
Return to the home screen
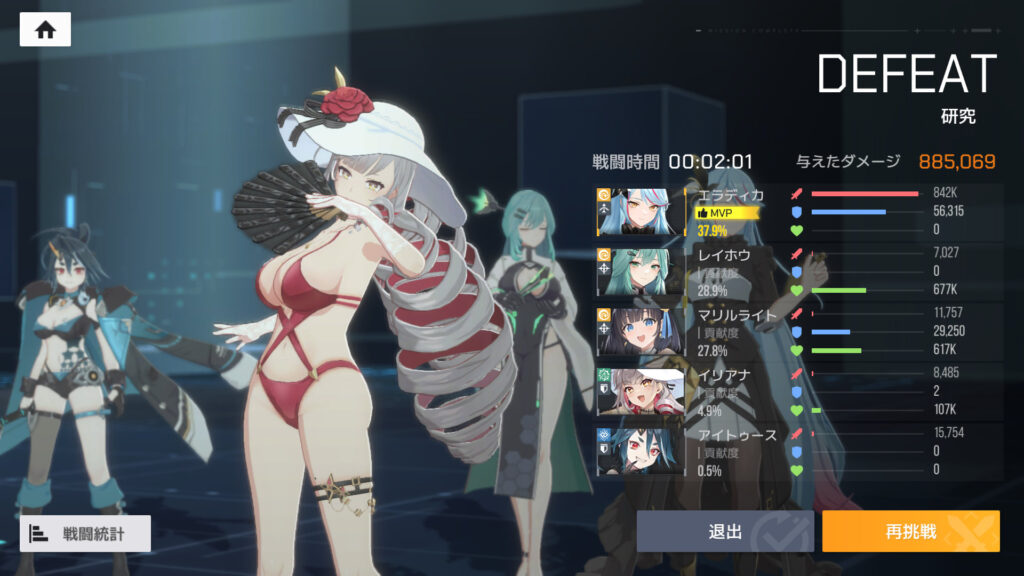[45, 30]
